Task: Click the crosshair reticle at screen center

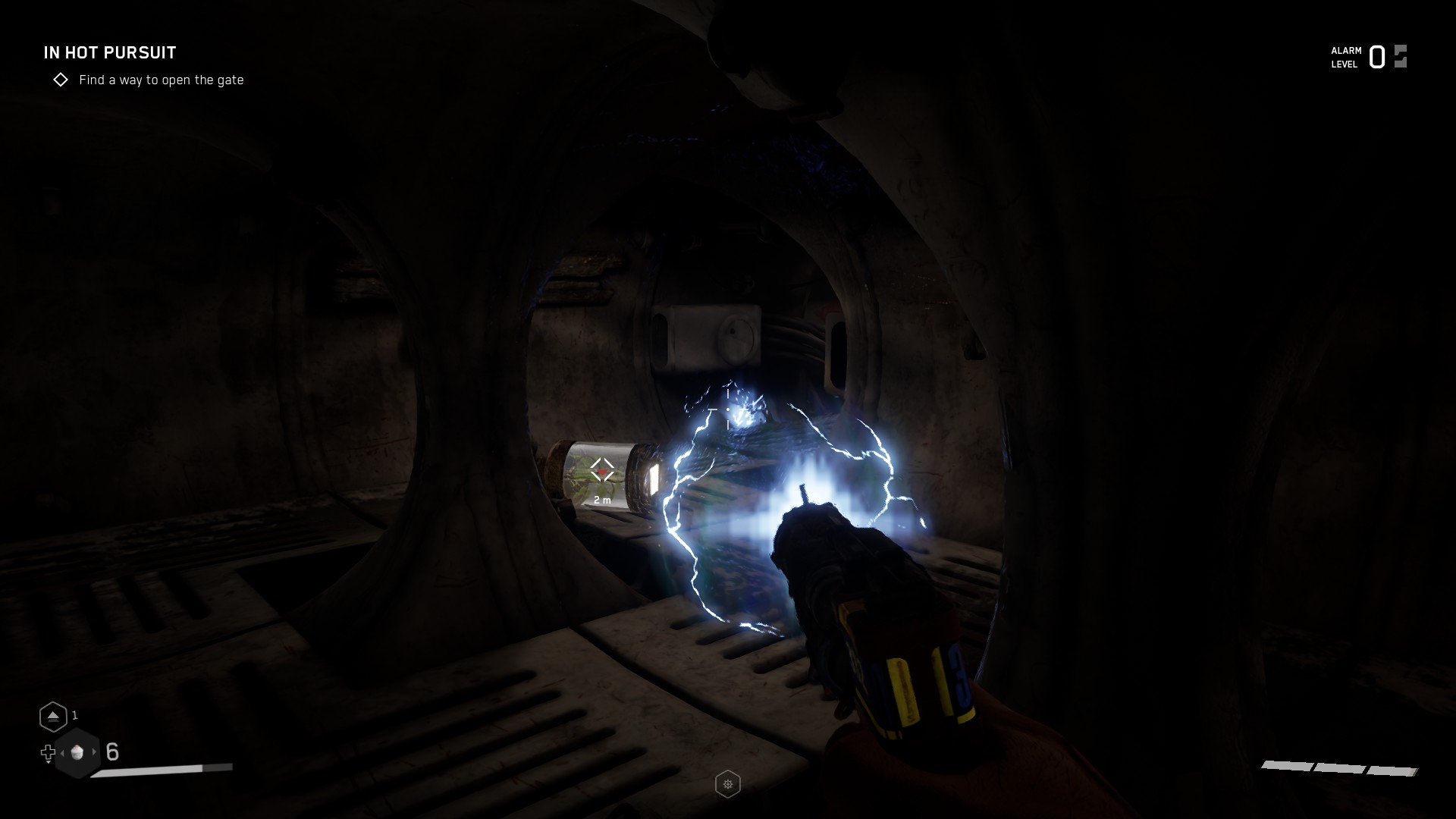Action: [x=726, y=409]
